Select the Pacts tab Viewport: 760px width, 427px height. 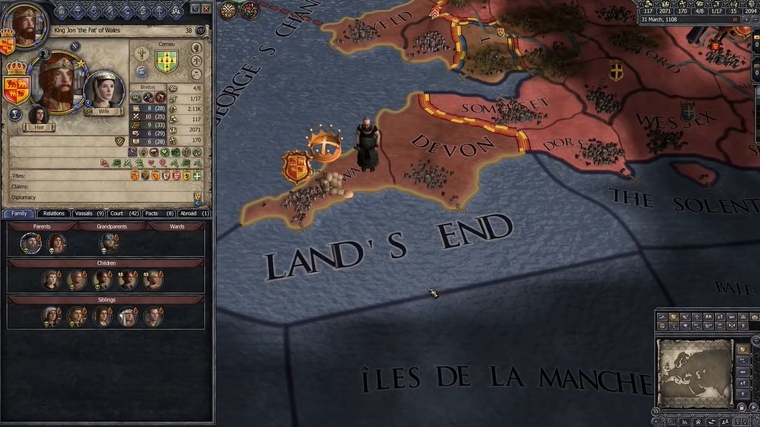pyautogui.click(x=159, y=213)
